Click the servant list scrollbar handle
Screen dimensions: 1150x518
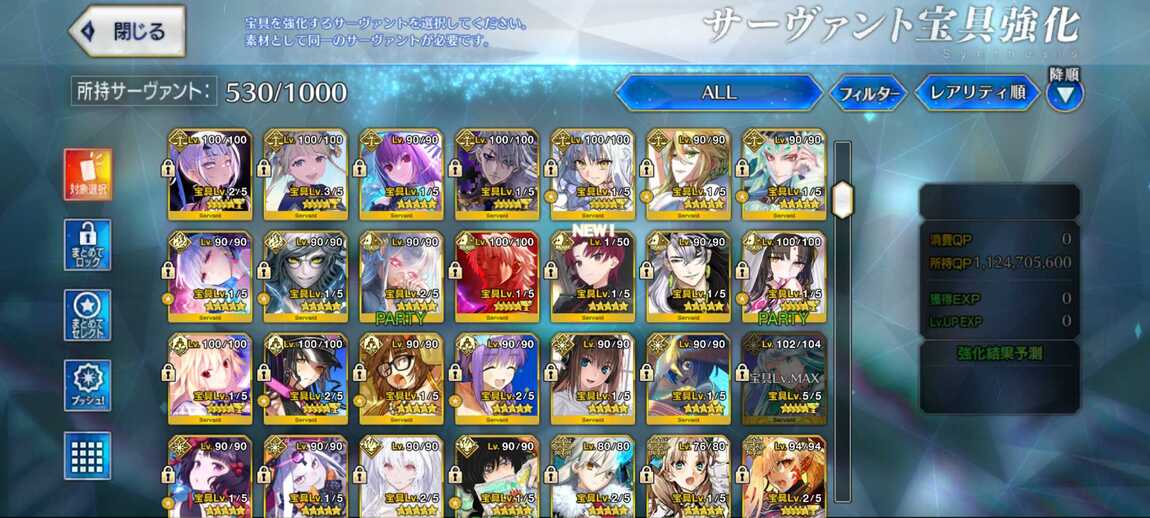(843, 199)
